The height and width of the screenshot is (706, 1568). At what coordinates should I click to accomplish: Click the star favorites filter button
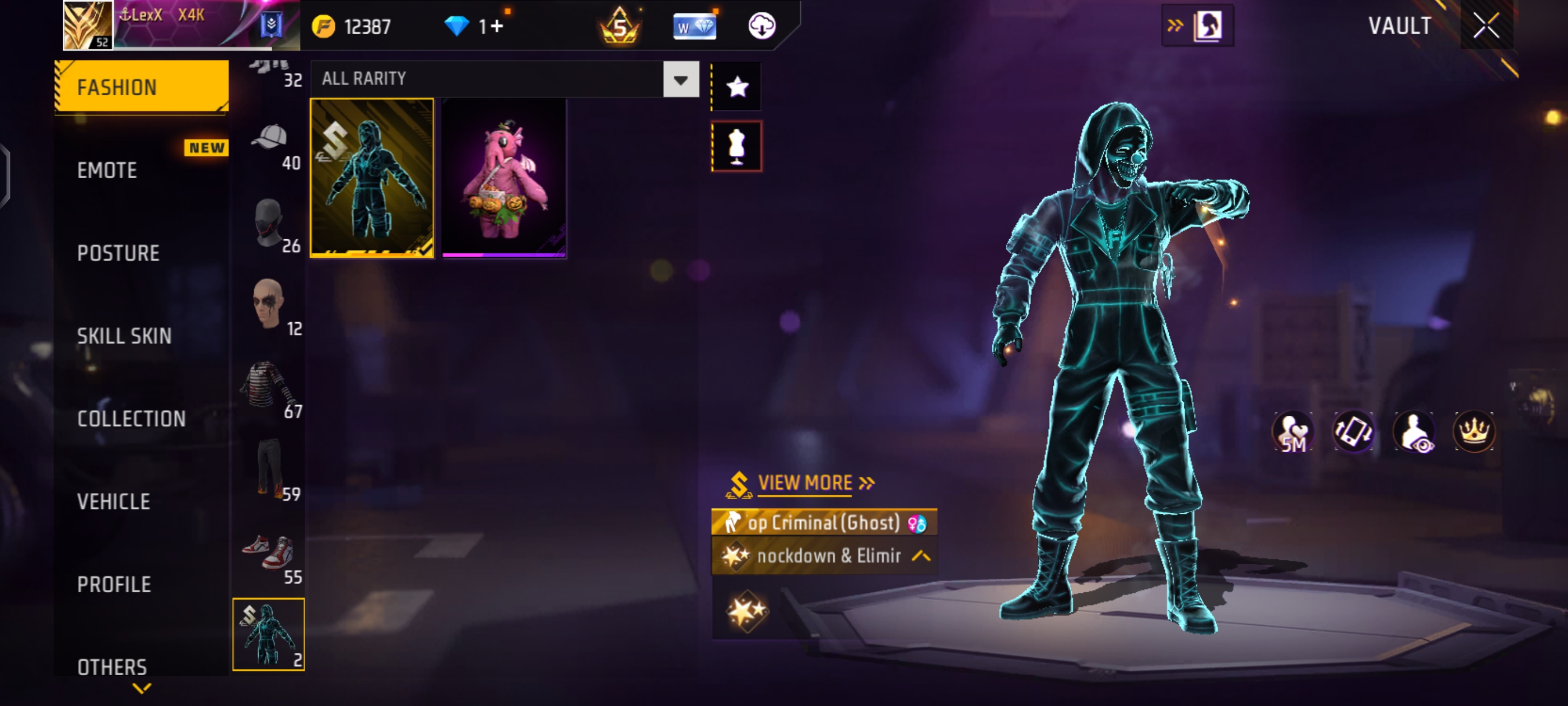tap(736, 87)
